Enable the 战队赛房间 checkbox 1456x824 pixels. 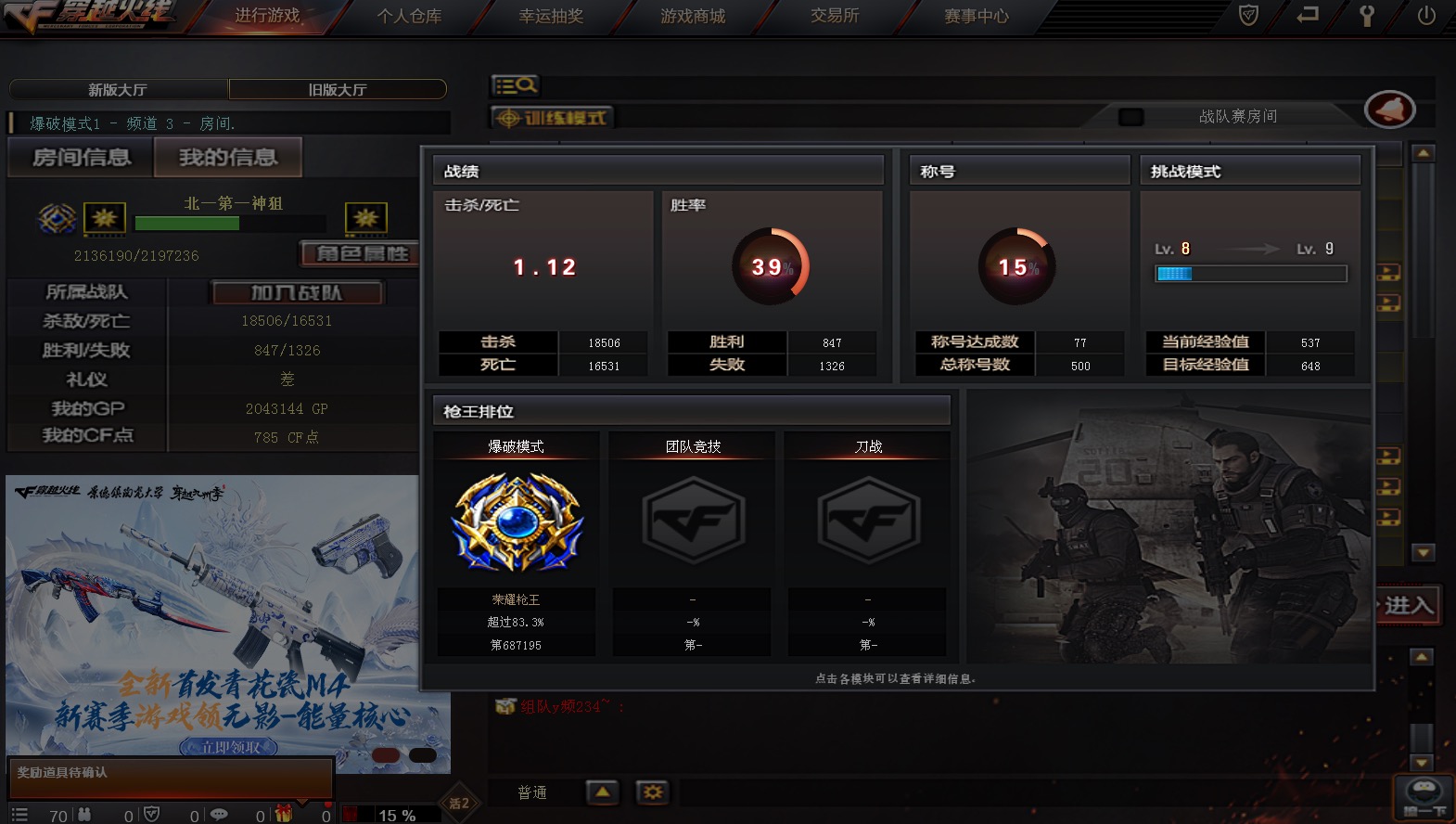coord(1130,116)
